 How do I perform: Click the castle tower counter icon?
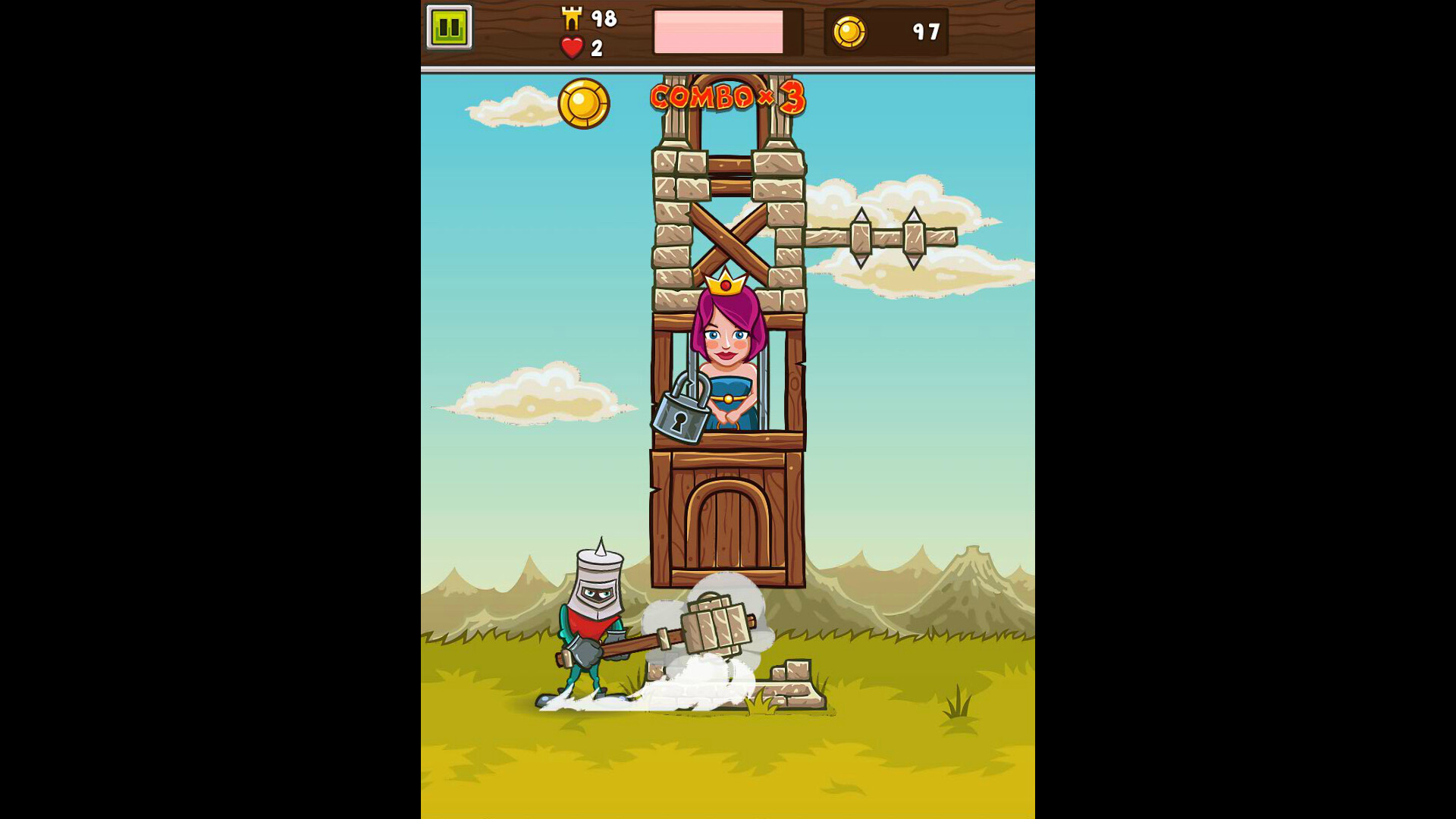pos(573,18)
